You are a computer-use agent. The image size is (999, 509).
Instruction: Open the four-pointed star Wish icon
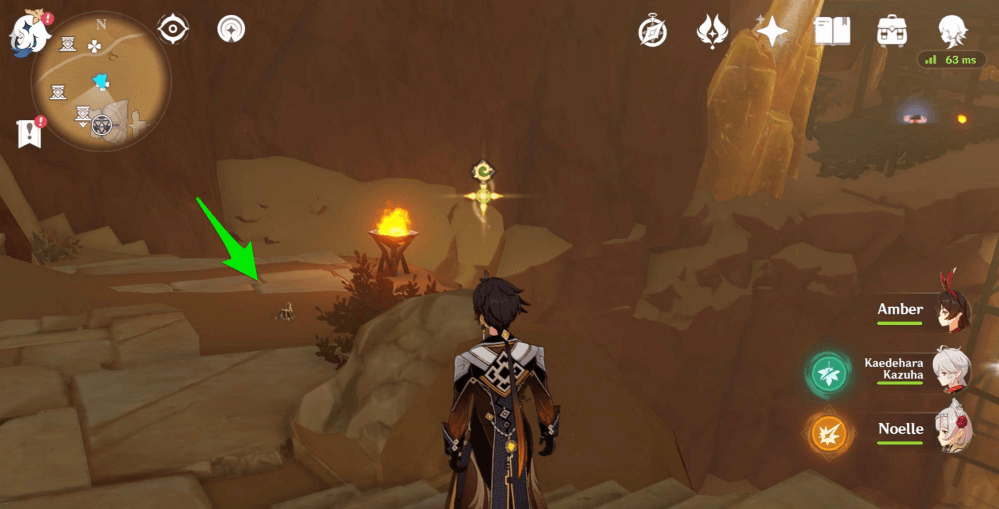(771, 32)
